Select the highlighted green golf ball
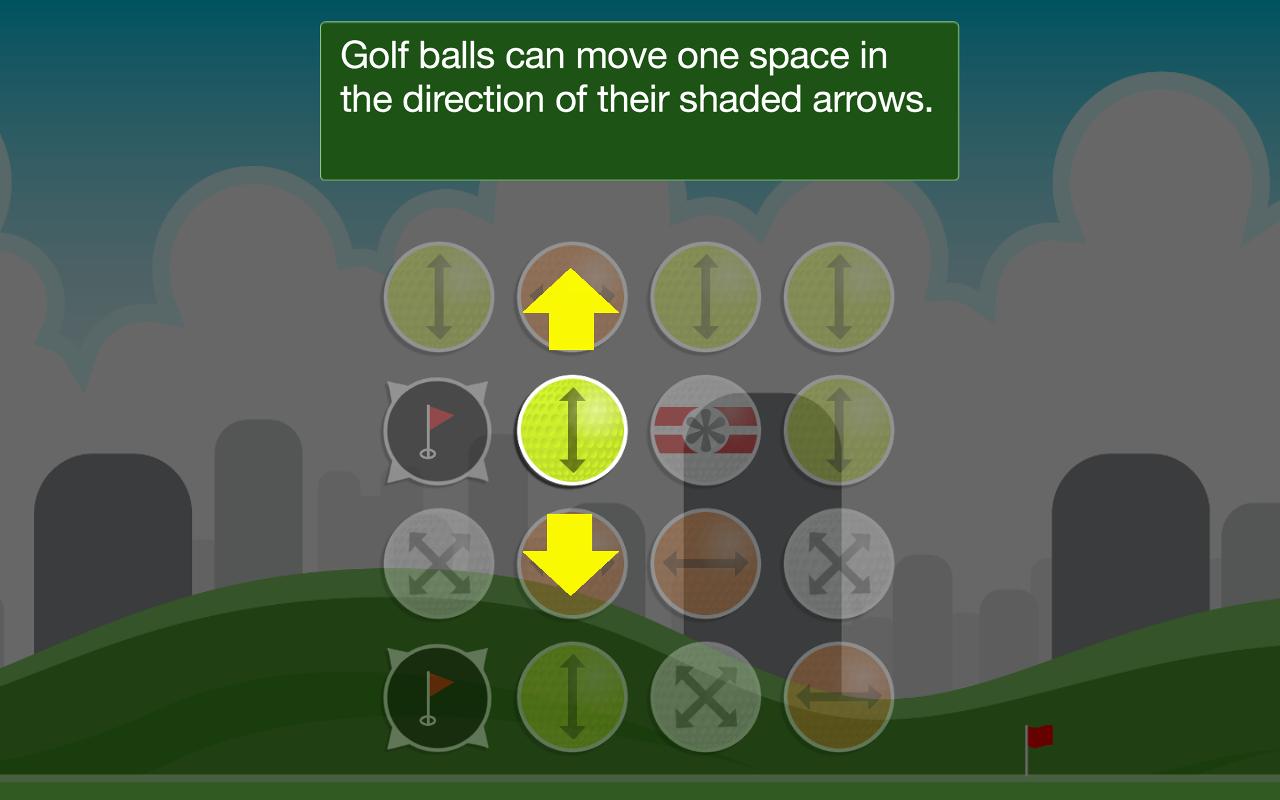This screenshot has width=1280, height=800. tap(572, 430)
